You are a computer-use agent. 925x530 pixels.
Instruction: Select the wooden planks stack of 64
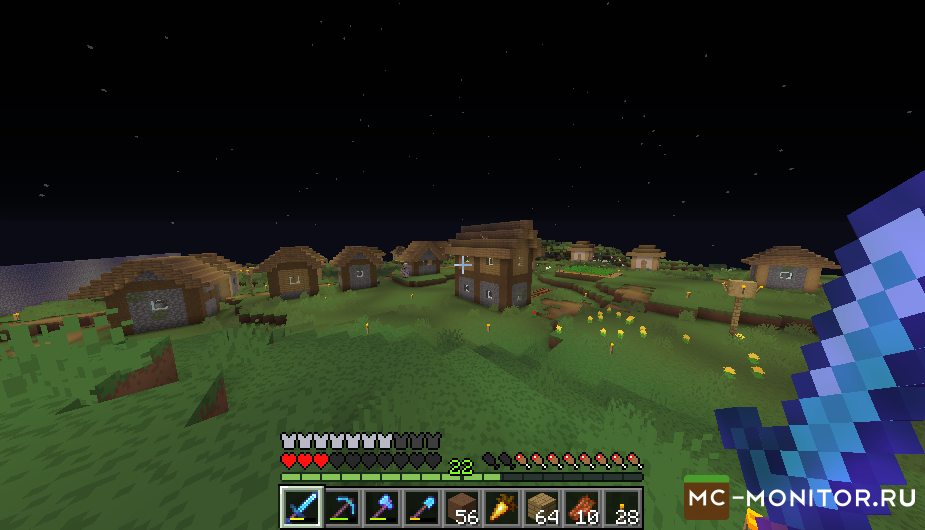(x=542, y=507)
